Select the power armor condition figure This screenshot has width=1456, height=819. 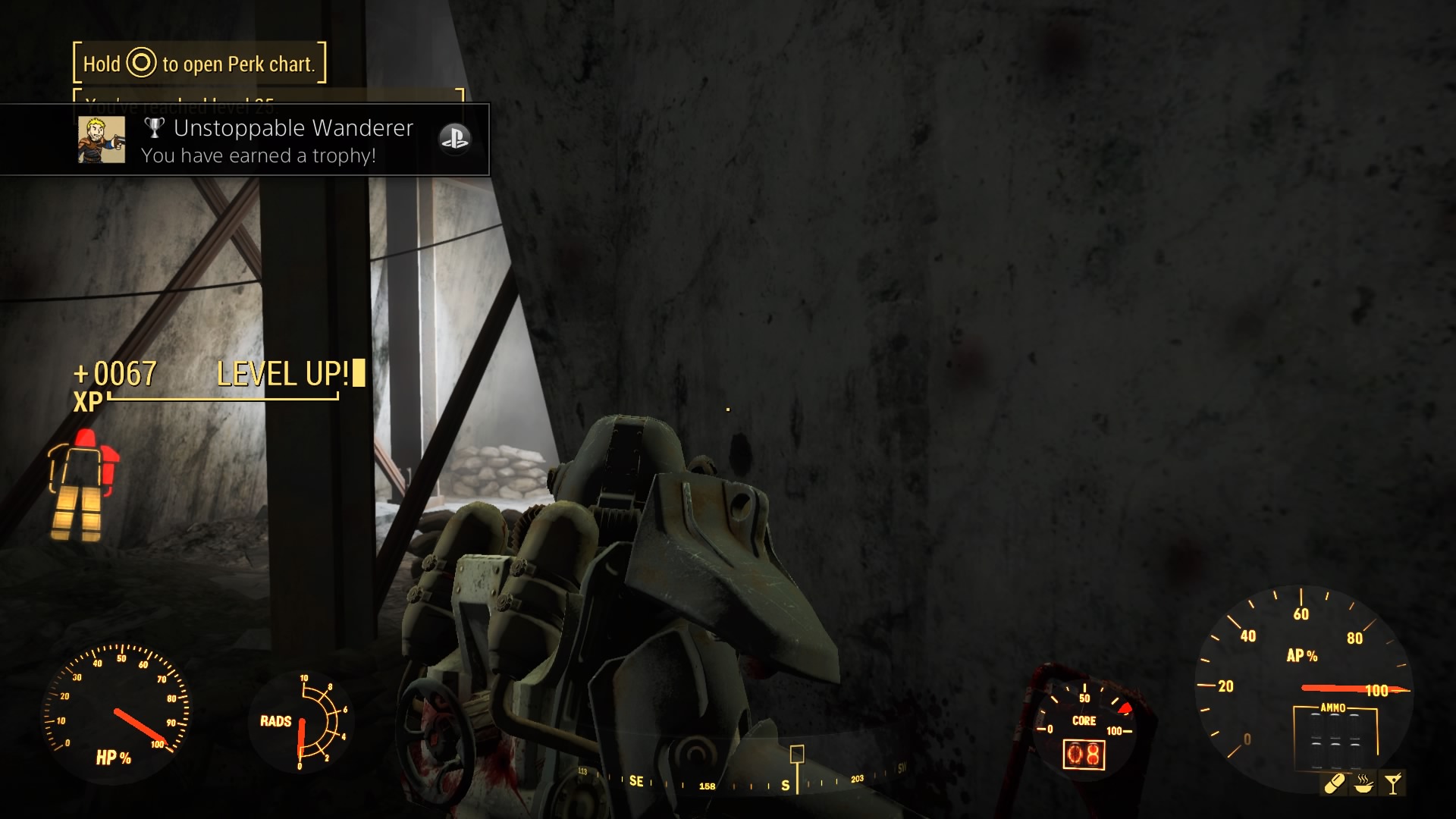pos(83,485)
